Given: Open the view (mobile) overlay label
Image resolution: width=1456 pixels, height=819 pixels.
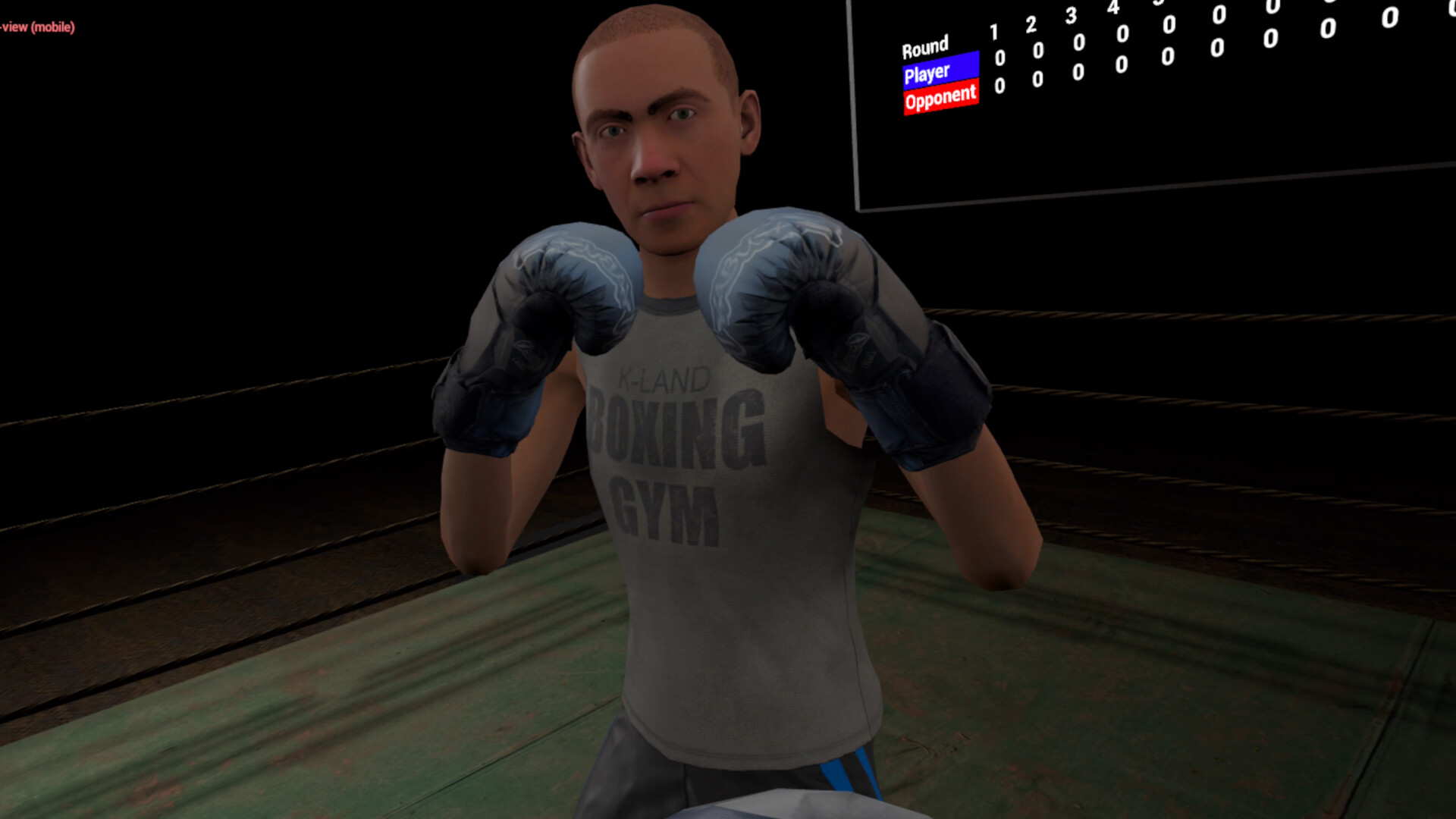Looking at the screenshot, I should tap(38, 27).
